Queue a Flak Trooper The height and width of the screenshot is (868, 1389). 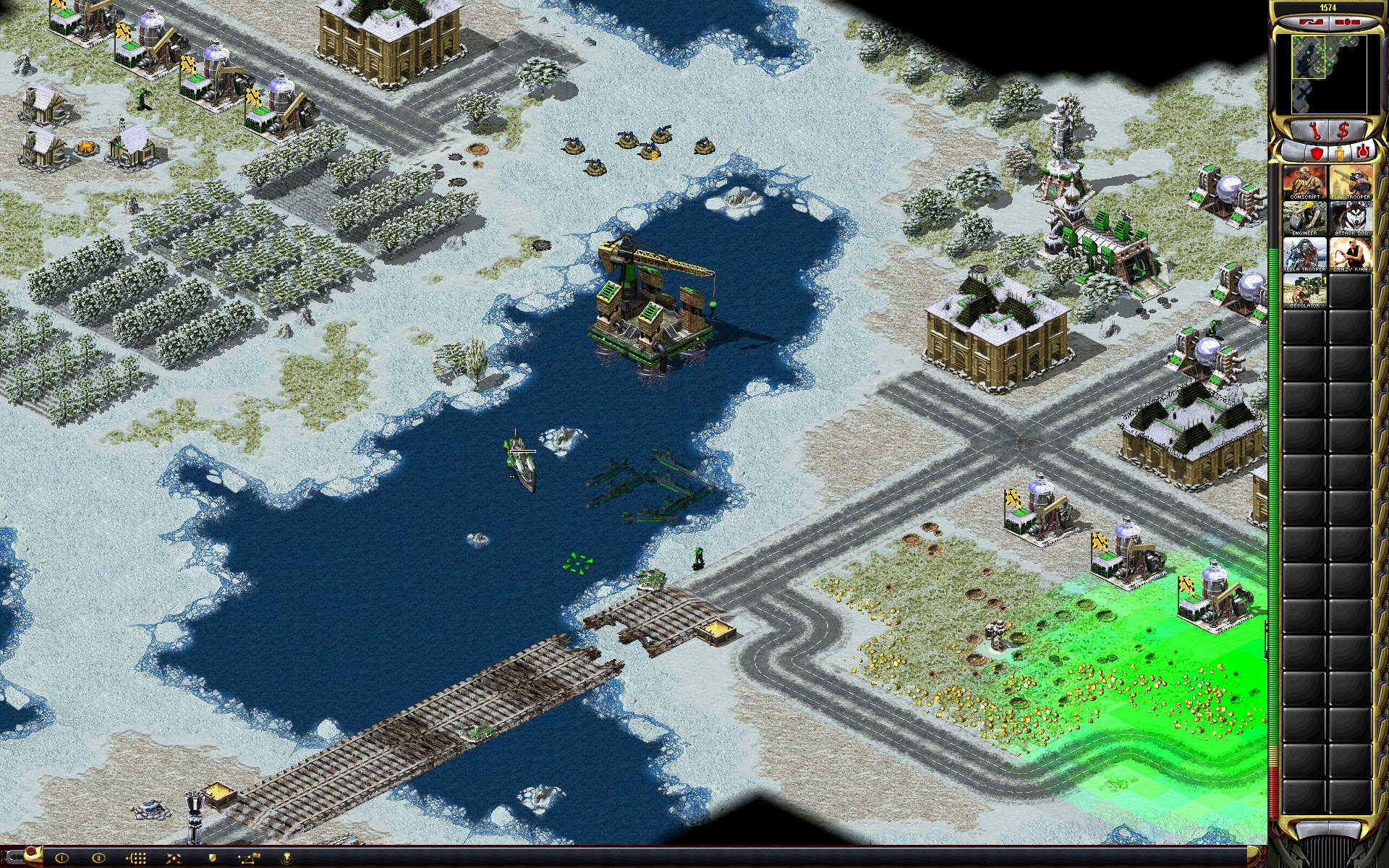1350,183
